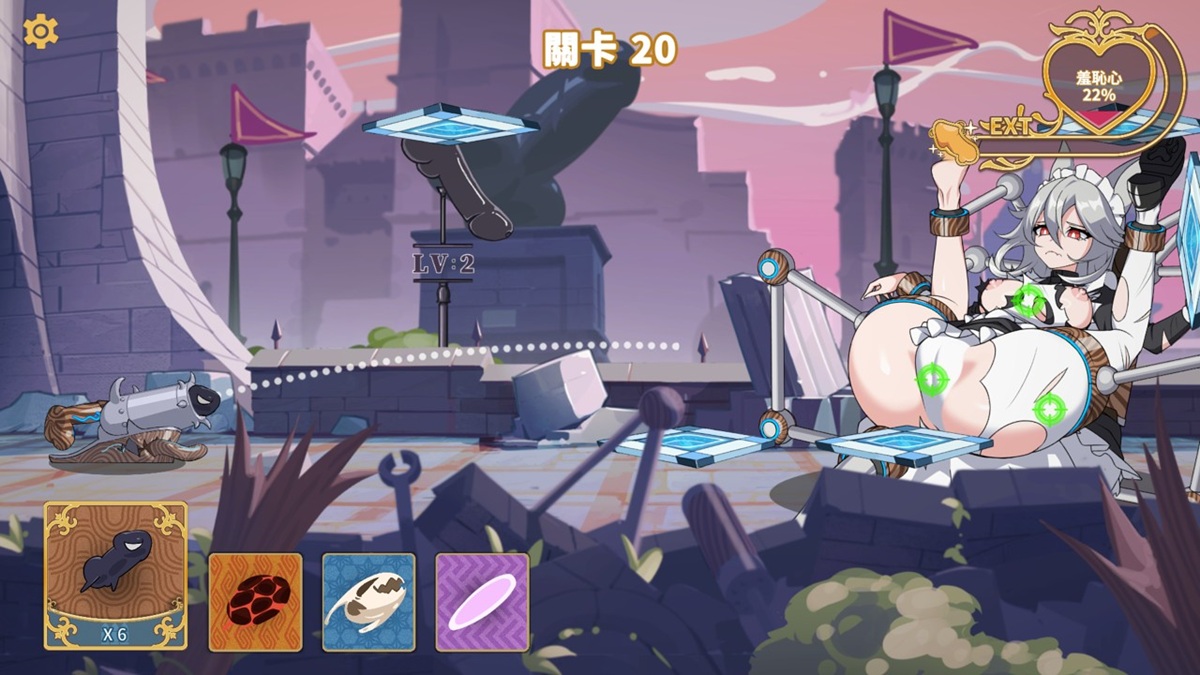Pick the purple disc ammo card
Image resolution: width=1200 pixels, height=675 pixels.
[482, 602]
